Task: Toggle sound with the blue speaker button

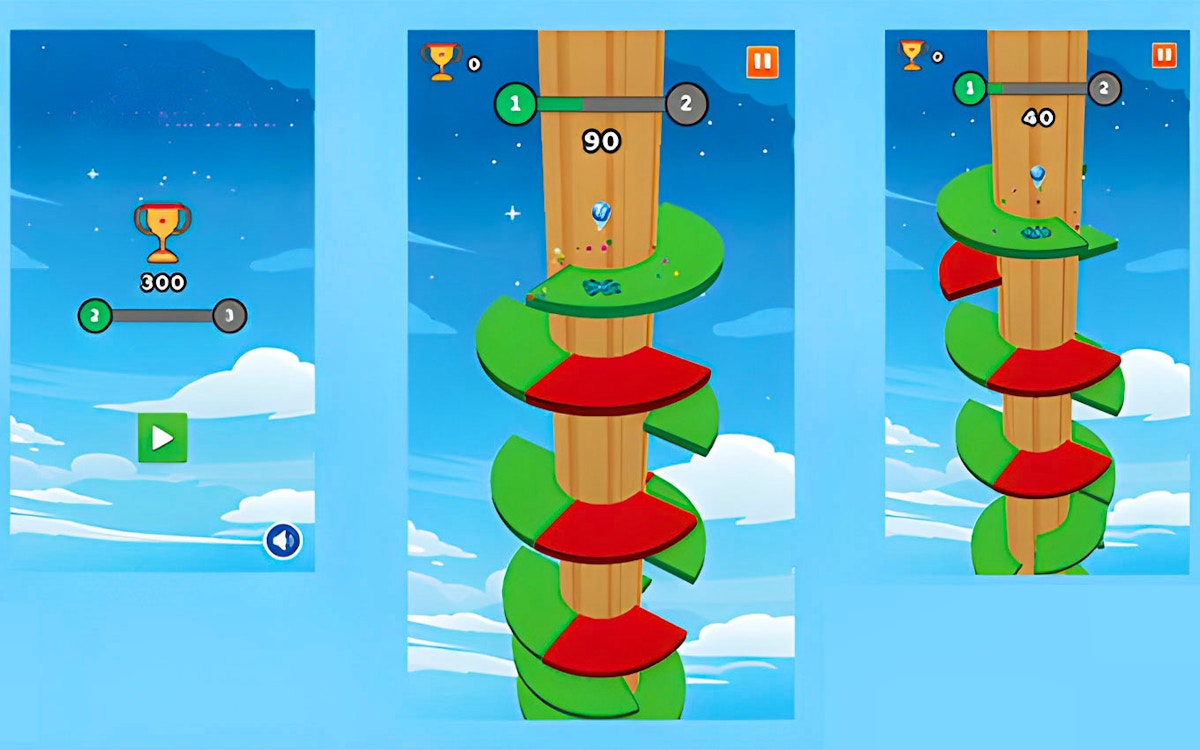Action: [x=283, y=542]
